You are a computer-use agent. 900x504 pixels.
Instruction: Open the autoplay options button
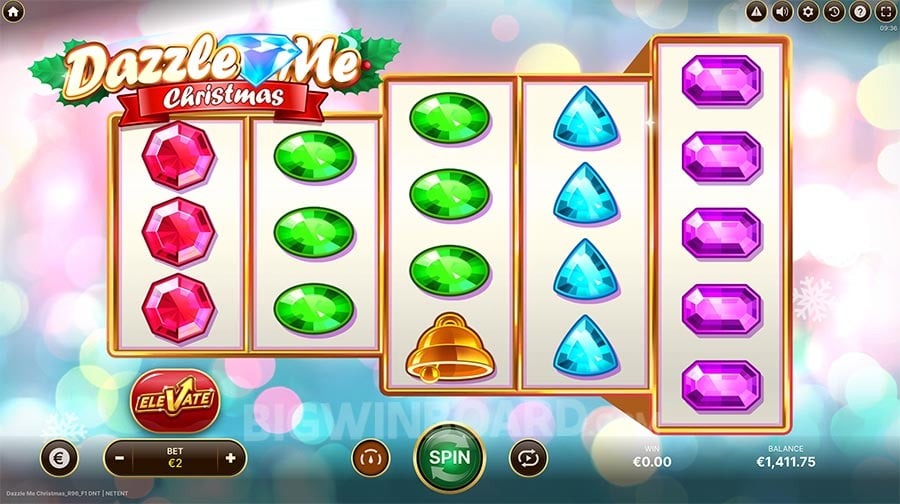(526, 458)
